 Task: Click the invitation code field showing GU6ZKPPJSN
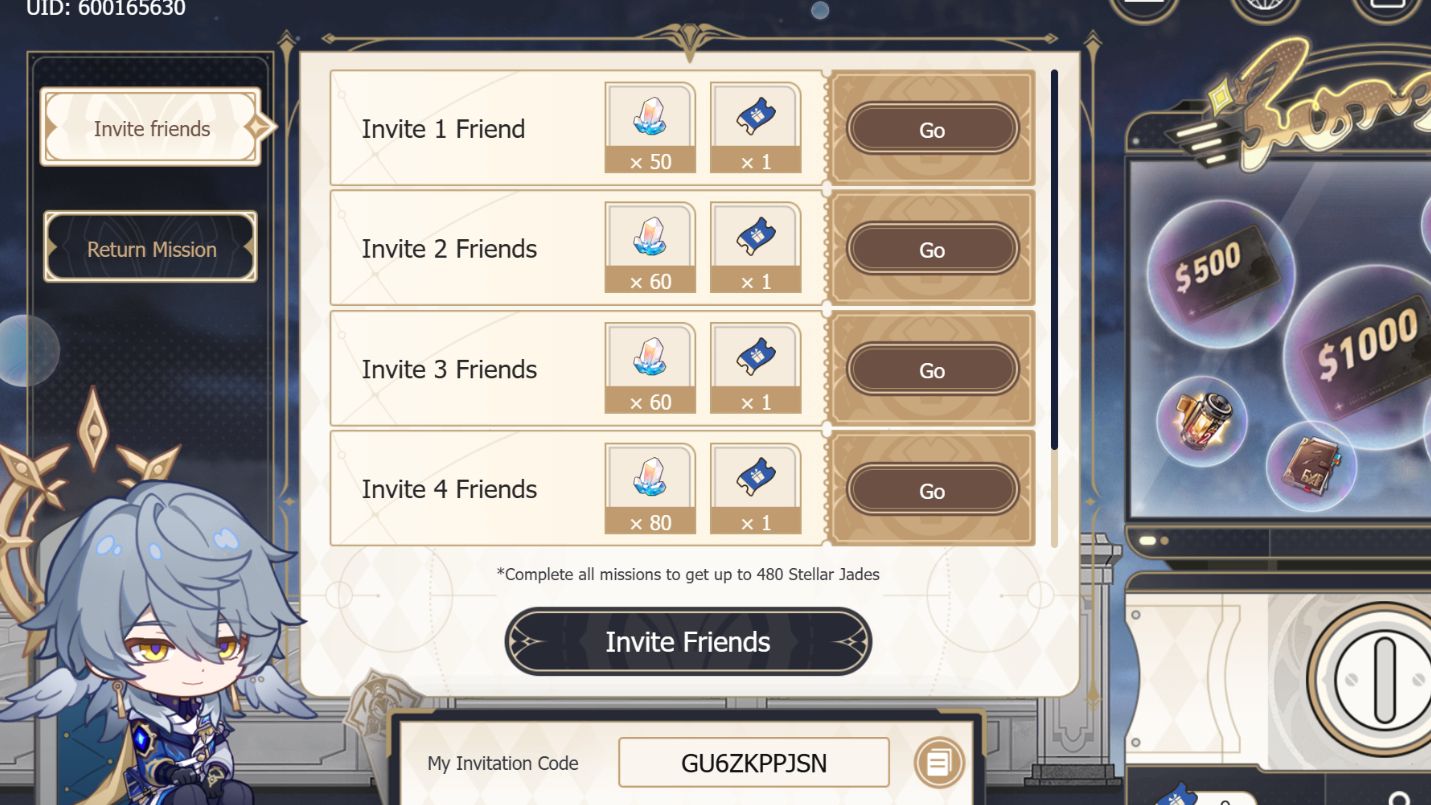pyautogui.click(x=752, y=762)
